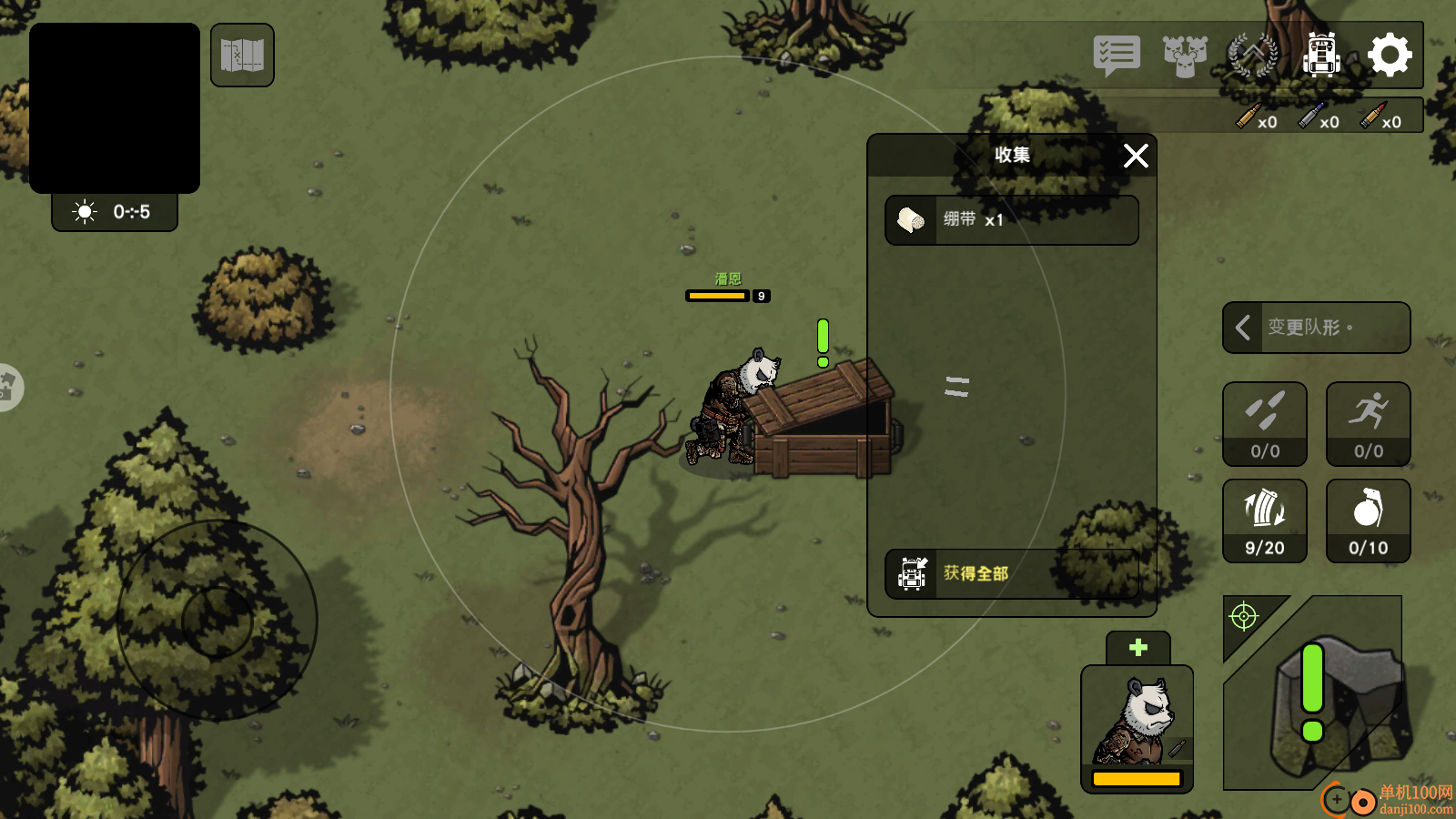Expand the 变更队形 formation selector
The image size is (1456, 819).
click(x=1316, y=328)
